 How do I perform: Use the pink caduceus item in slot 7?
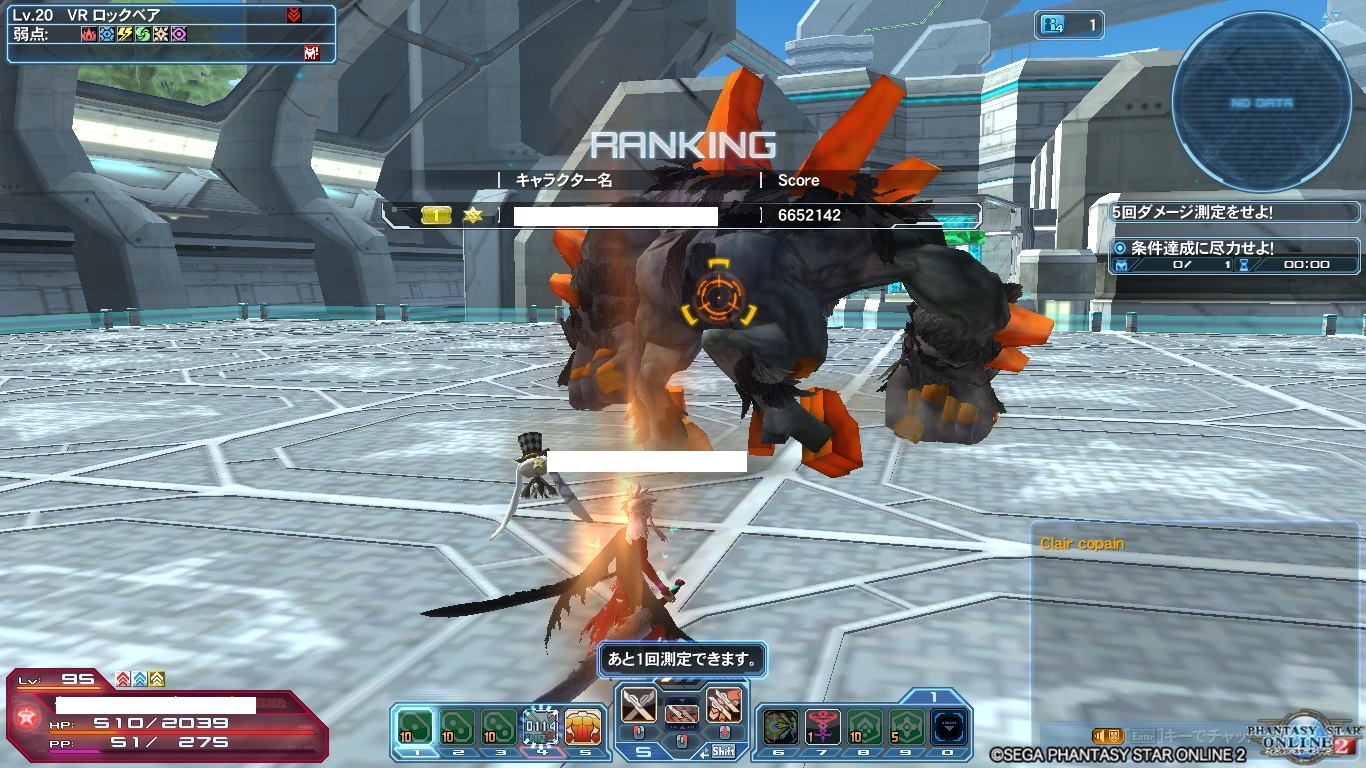823,726
